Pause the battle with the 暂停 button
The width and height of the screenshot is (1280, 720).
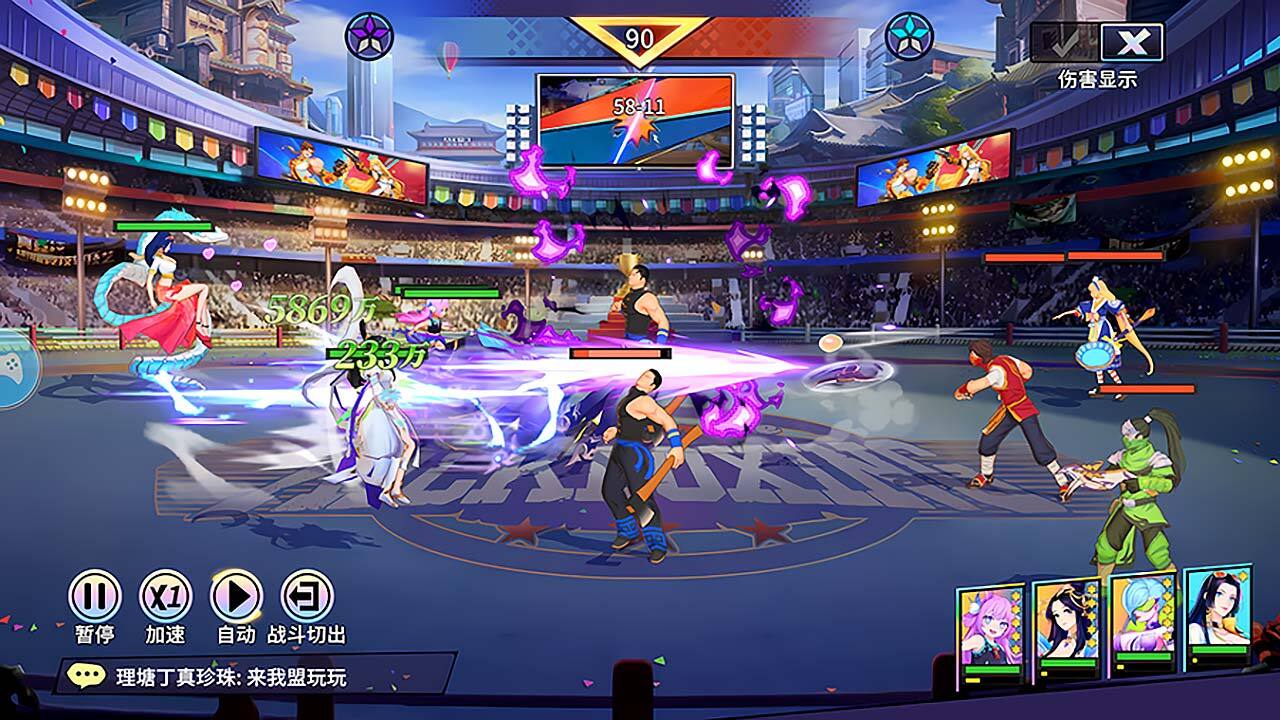[x=95, y=597]
